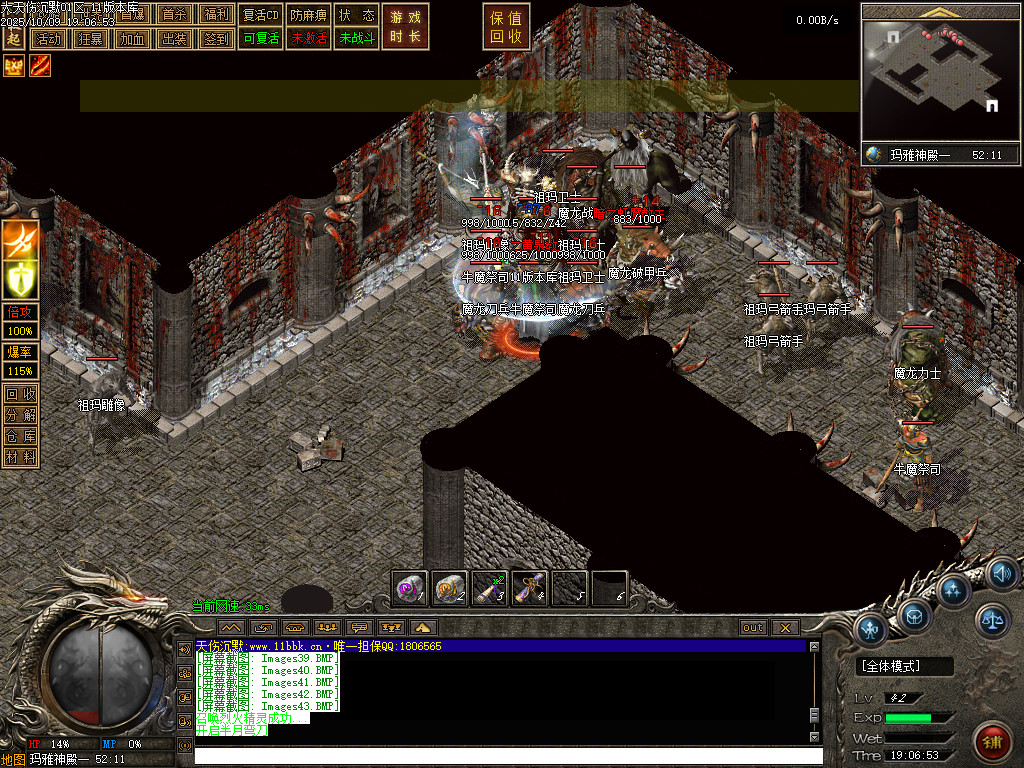Open the 签到 daily check-in

pos(215,39)
